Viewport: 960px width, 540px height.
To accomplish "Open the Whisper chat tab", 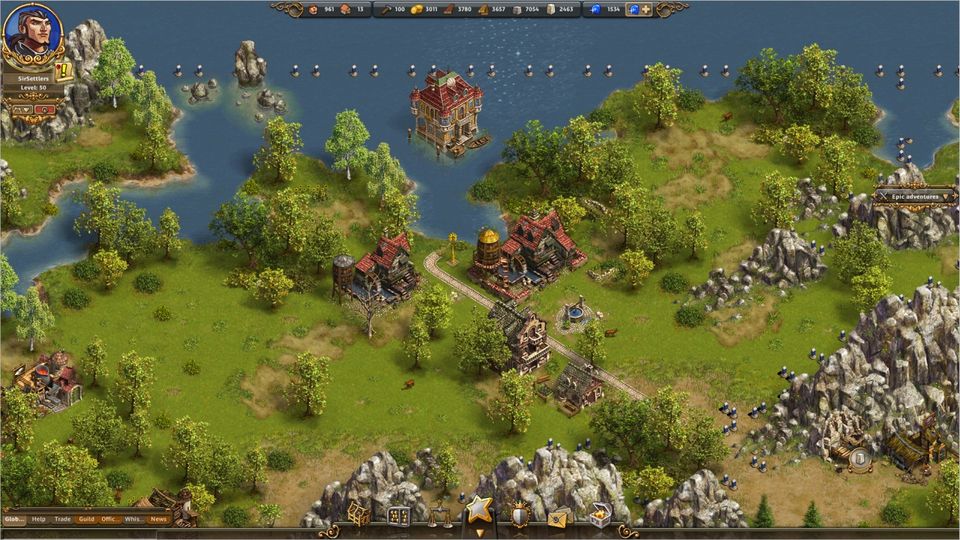I will [134, 519].
